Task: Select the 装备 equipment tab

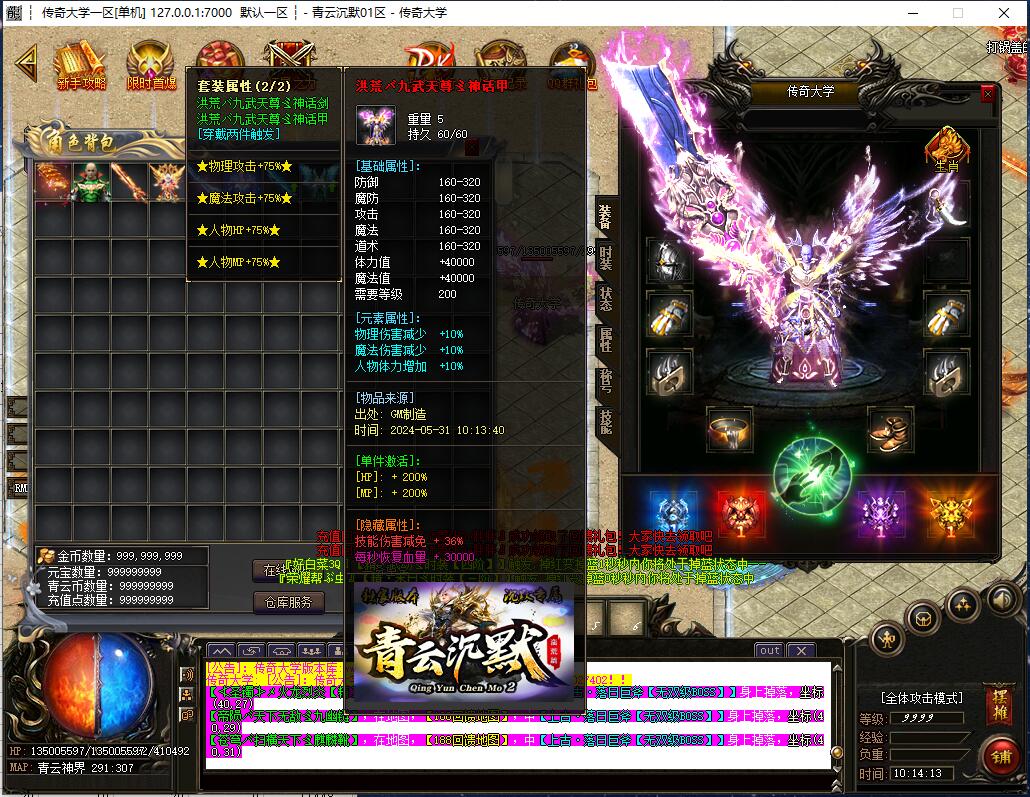Action: point(605,216)
